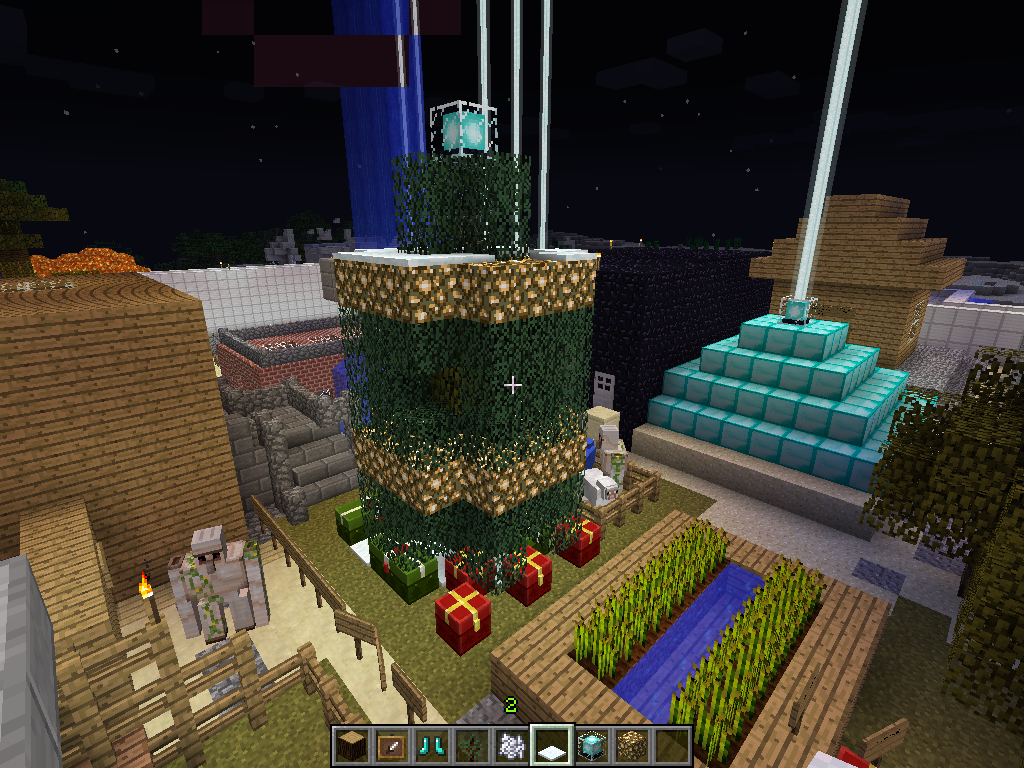This screenshot has height=768, width=1024.
Task: Select the white snow layer hotbar slot
Action: pyautogui.click(x=552, y=745)
